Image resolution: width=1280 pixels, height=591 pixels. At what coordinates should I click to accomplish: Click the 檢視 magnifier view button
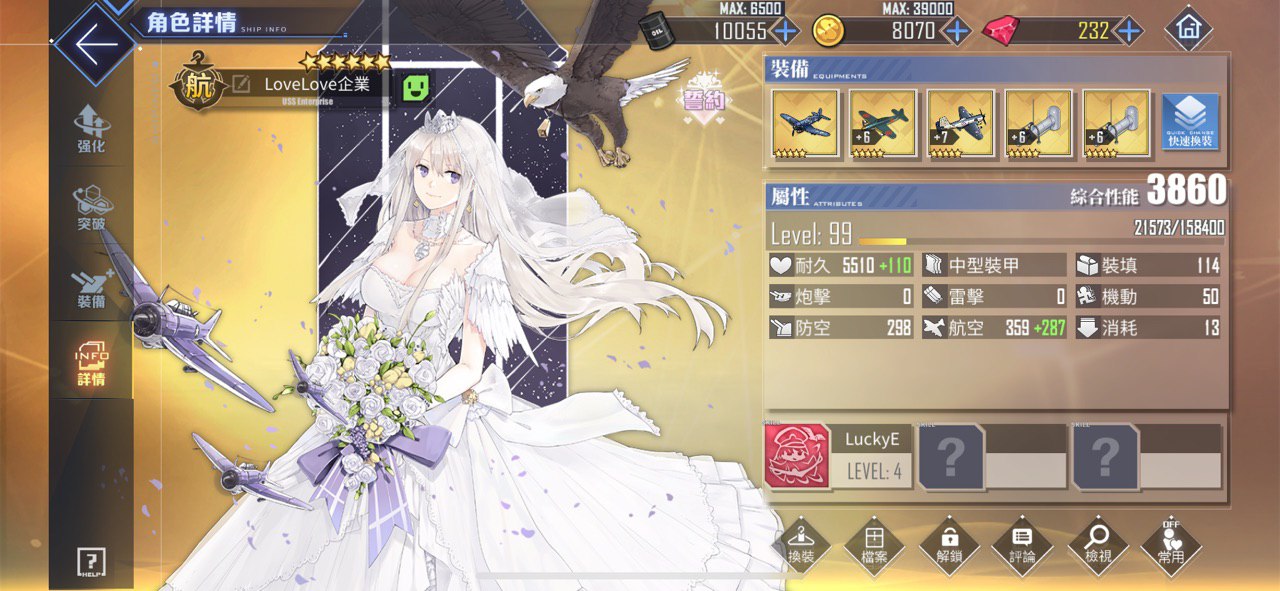(x=1098, y=545)
